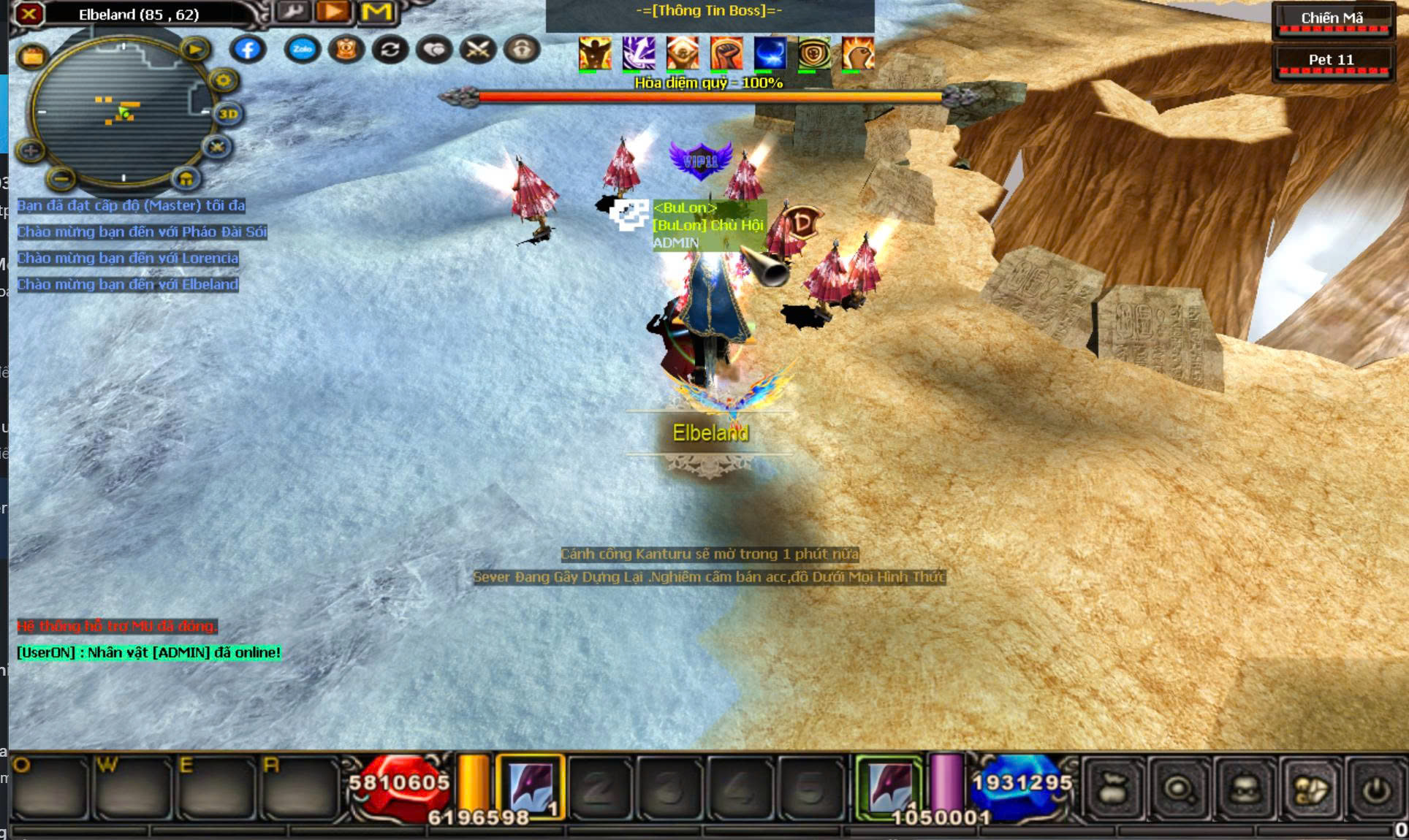
Task: Select the double hearts icon
Action: pyautogui.click(x=434, y=50)
